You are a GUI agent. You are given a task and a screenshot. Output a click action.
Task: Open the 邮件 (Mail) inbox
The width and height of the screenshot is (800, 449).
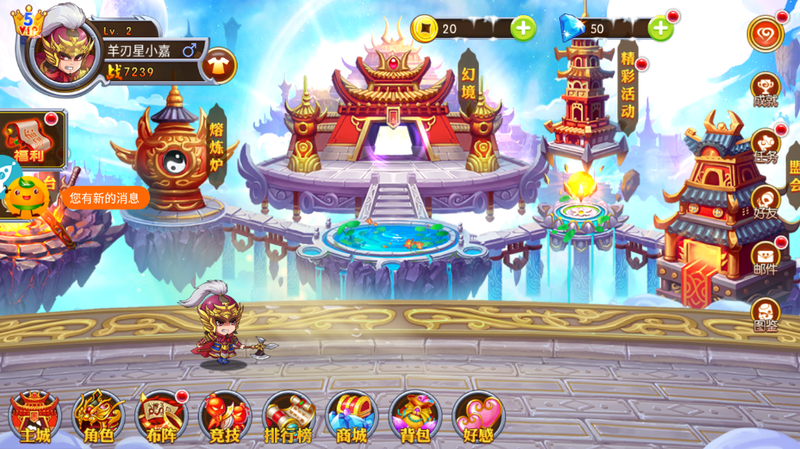(x=766, y=258)
